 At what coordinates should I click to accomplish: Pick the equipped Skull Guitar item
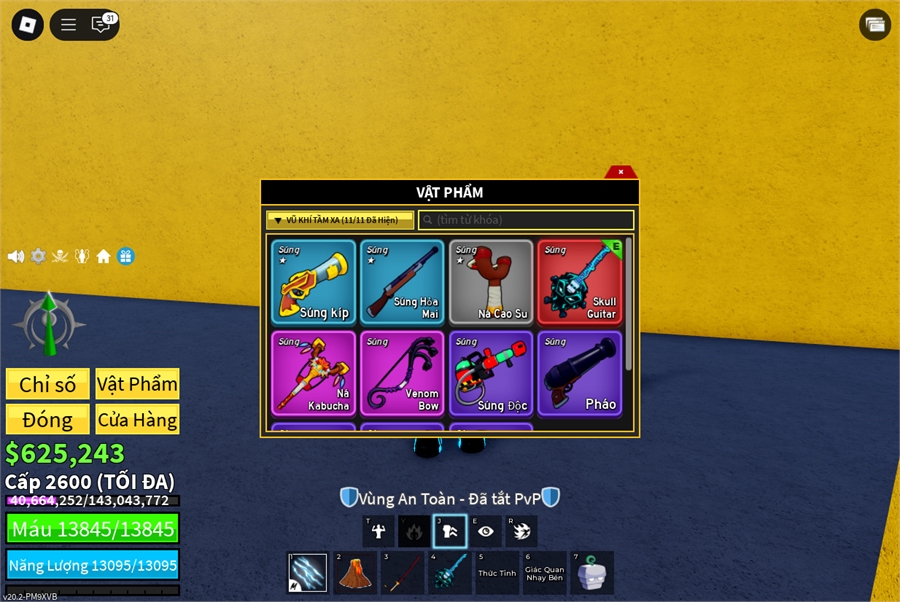(580, 282)
